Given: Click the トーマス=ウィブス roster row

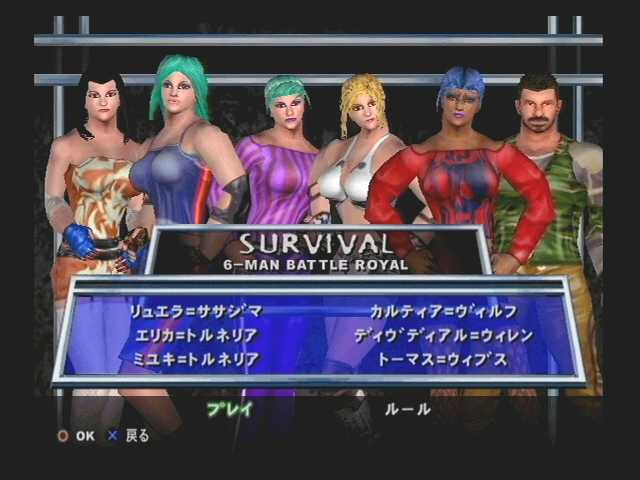Looking at the screenshot, I should tap(441, 358).
